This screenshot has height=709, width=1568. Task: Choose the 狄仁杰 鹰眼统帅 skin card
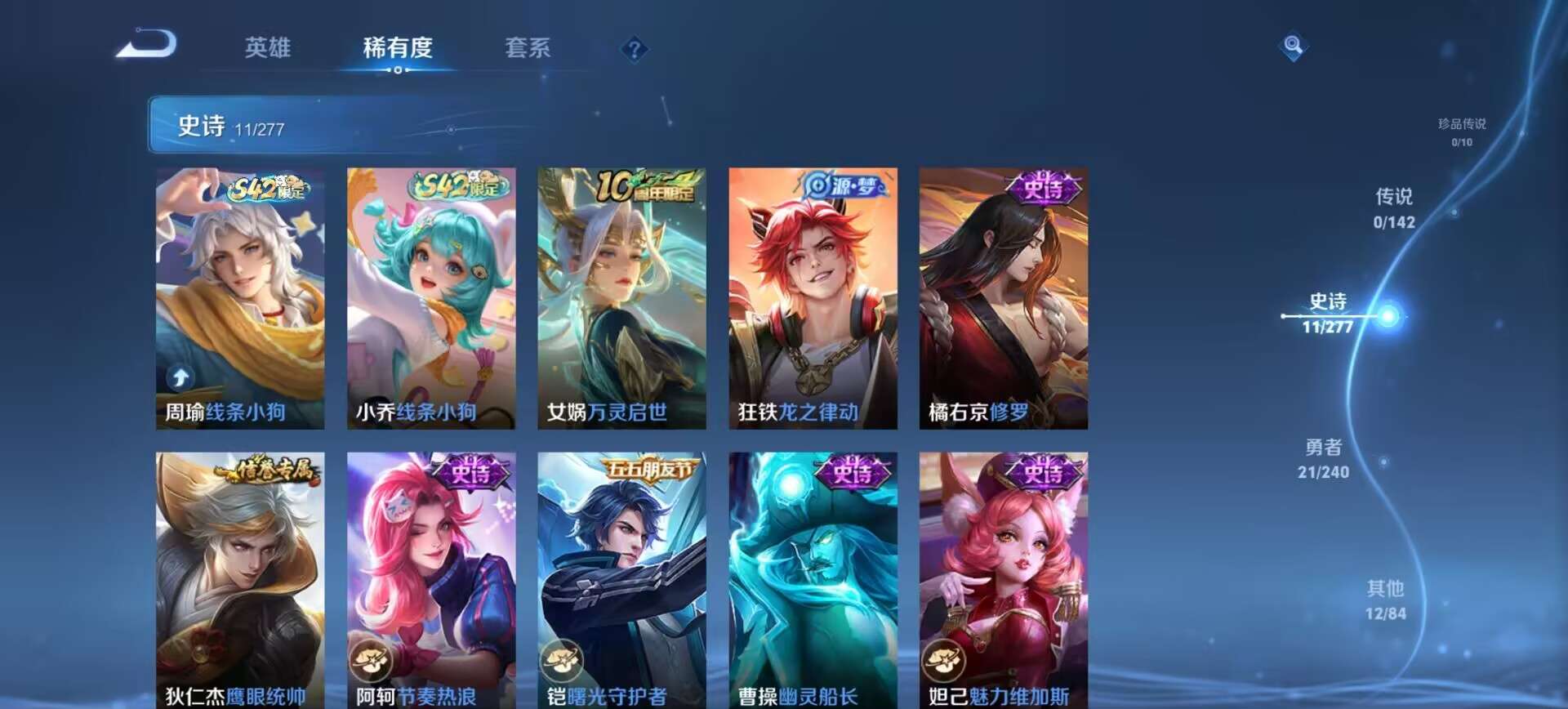point(240,580)
